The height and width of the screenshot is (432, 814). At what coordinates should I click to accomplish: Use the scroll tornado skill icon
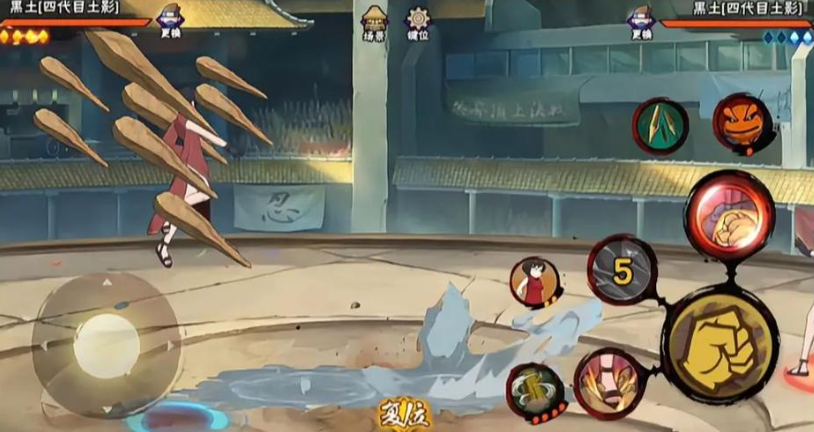click(x=536, y=391)
